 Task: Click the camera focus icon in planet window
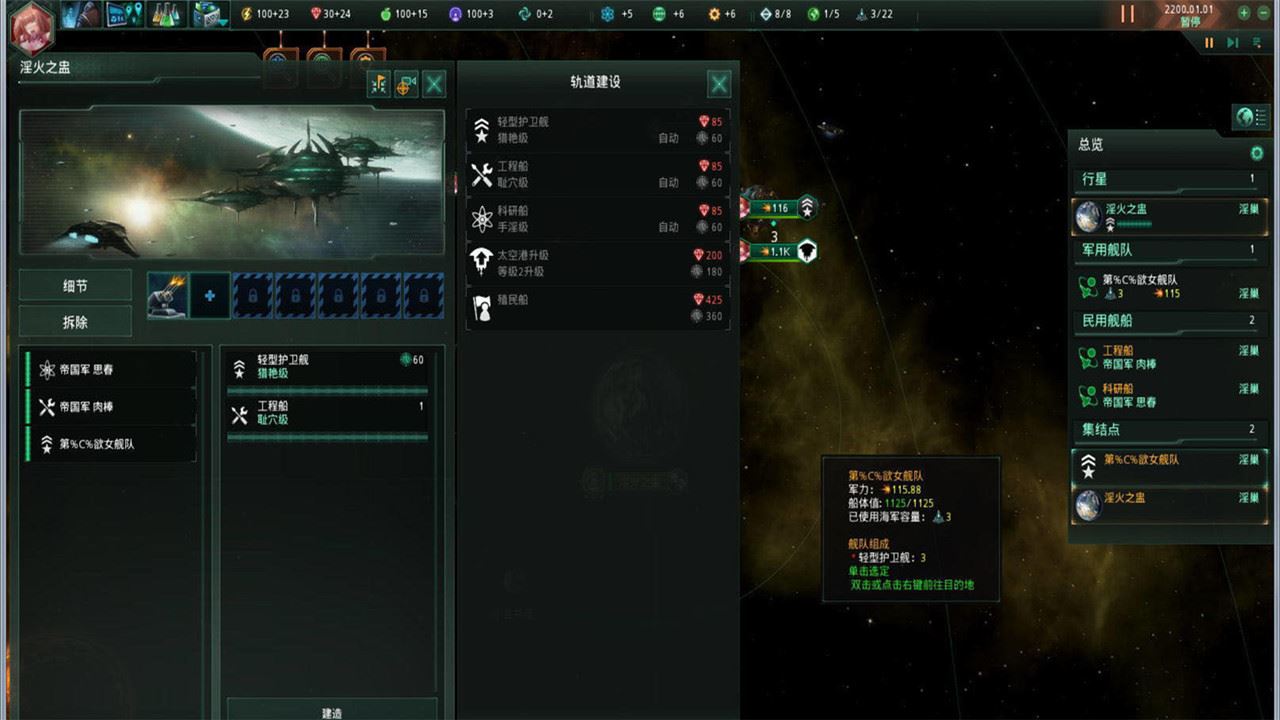(404, 85)
